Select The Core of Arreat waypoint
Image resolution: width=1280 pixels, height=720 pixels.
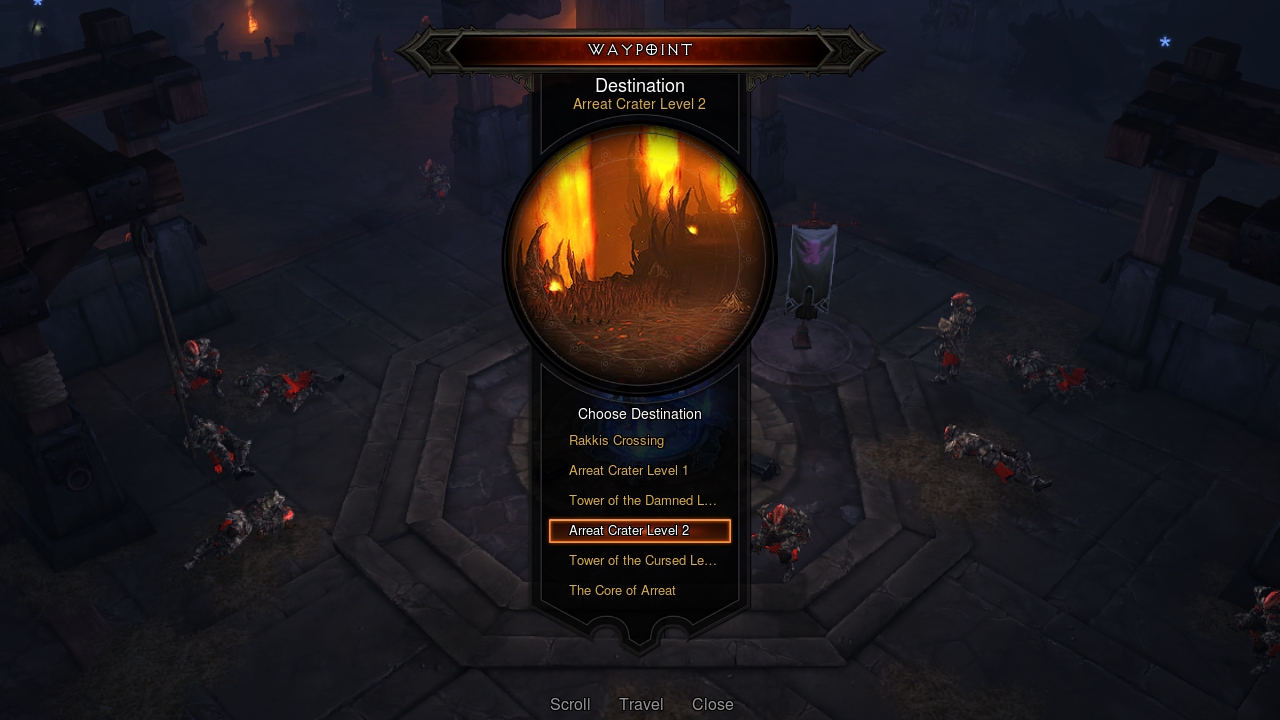coord(622,590)
